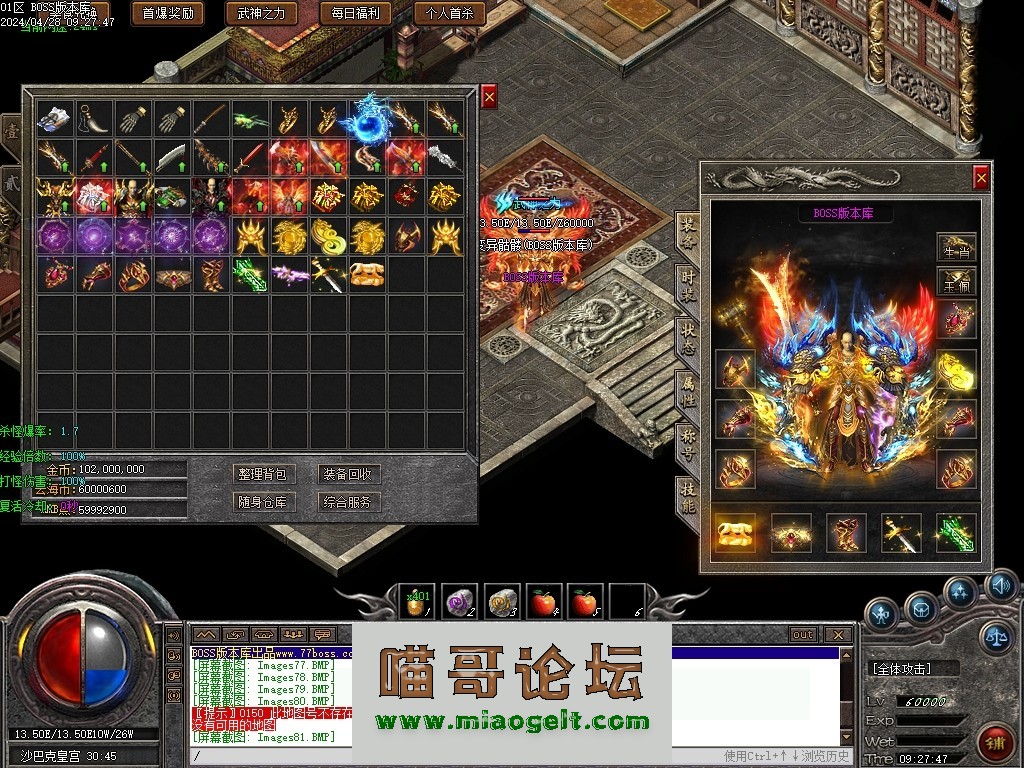Open the 首爆奖励 reward menu
The width and height of the screenshot is (1024, 768).
pyautogui.click(x=167, y=13)
